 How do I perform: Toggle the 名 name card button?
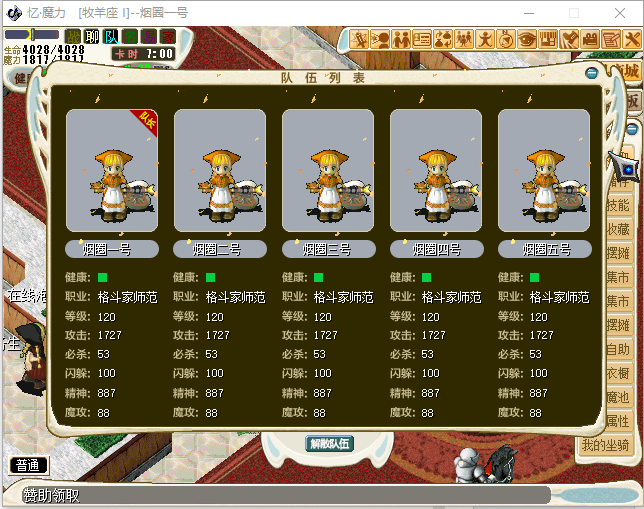[130, 37]
